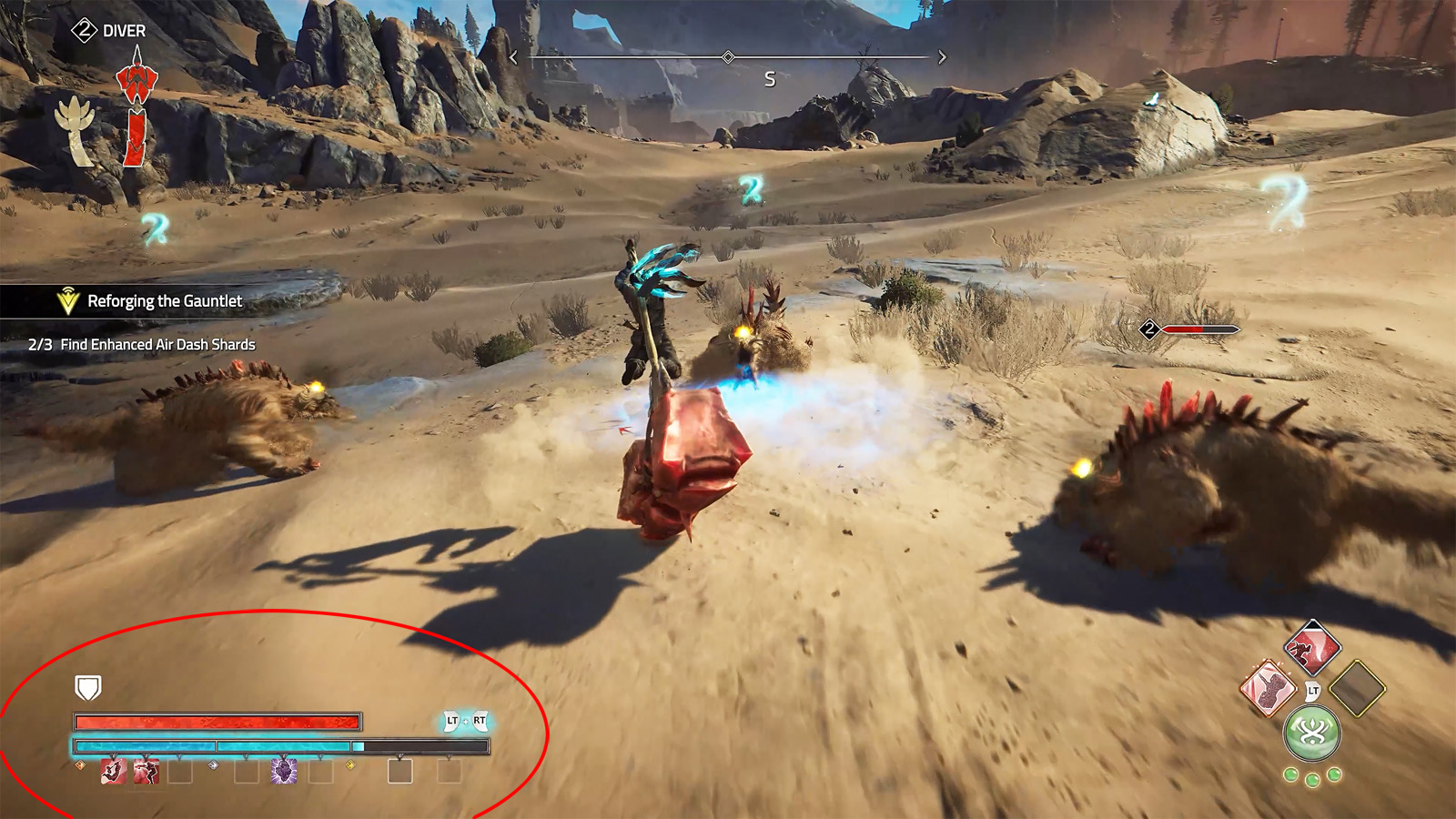Viewport: 1456px width, 819px height.
Task: Click the white shield crest above the health bar
Action: click(x=87, y=689)
